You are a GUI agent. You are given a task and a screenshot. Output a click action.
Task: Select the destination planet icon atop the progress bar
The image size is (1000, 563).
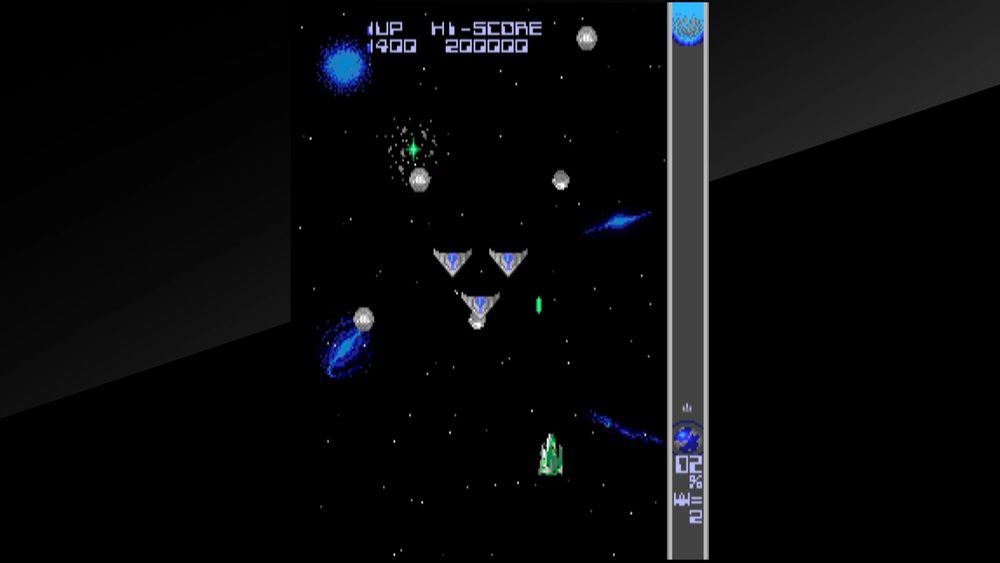pyautogui.click(x=688, y=28)
